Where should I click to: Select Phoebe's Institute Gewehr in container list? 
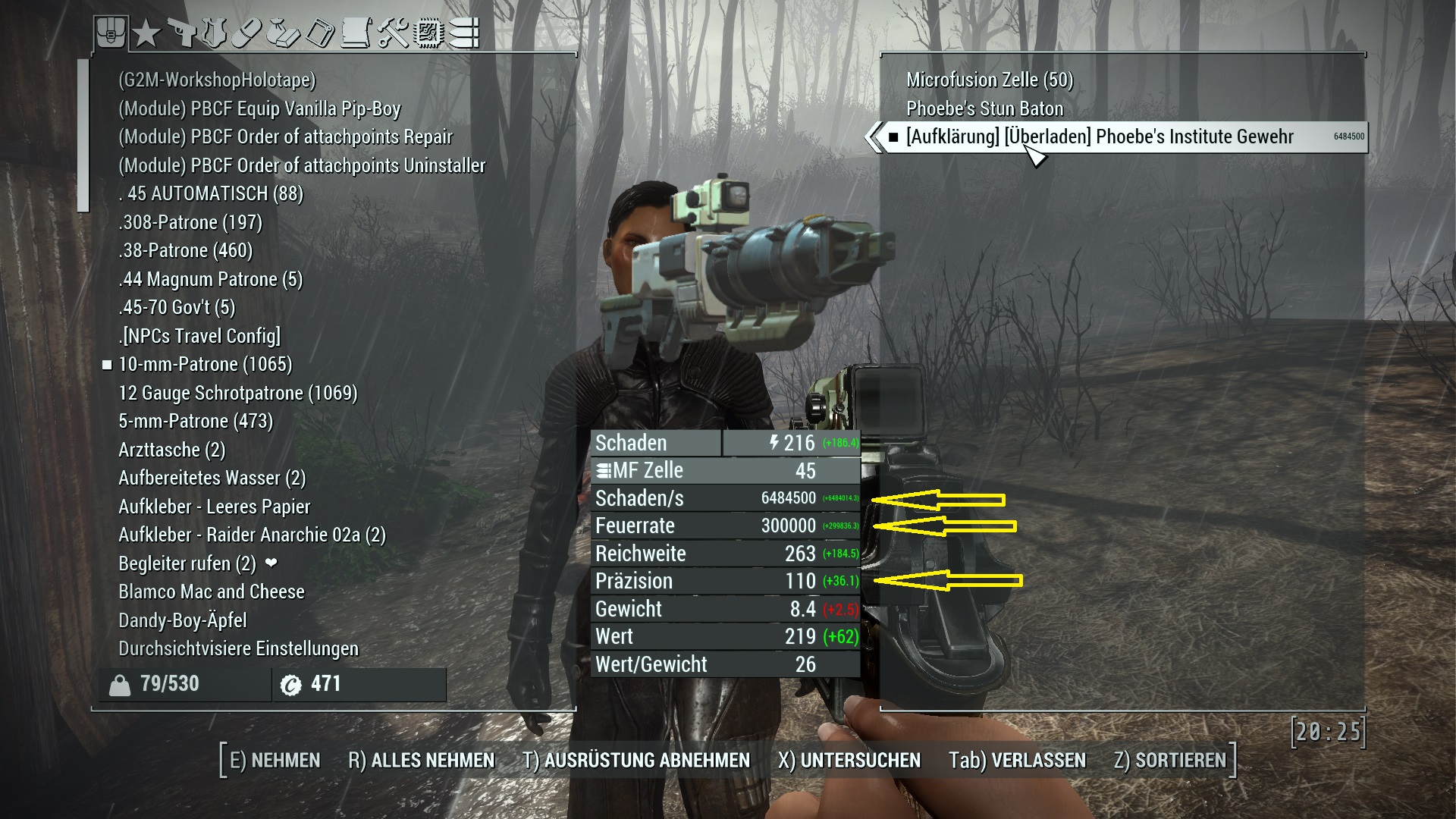point(1100,137)
